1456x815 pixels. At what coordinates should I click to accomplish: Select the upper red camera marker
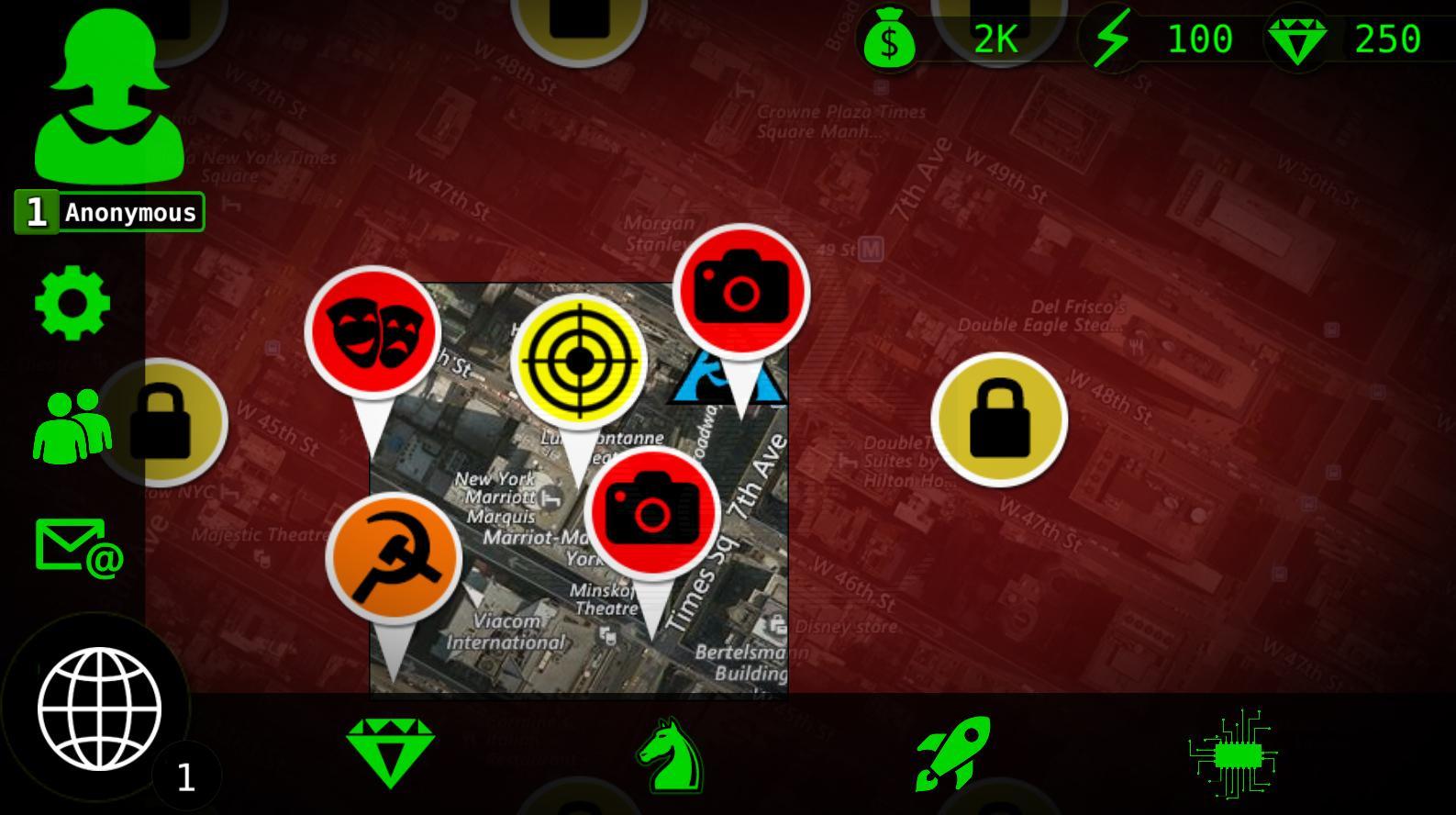point(741,292)
